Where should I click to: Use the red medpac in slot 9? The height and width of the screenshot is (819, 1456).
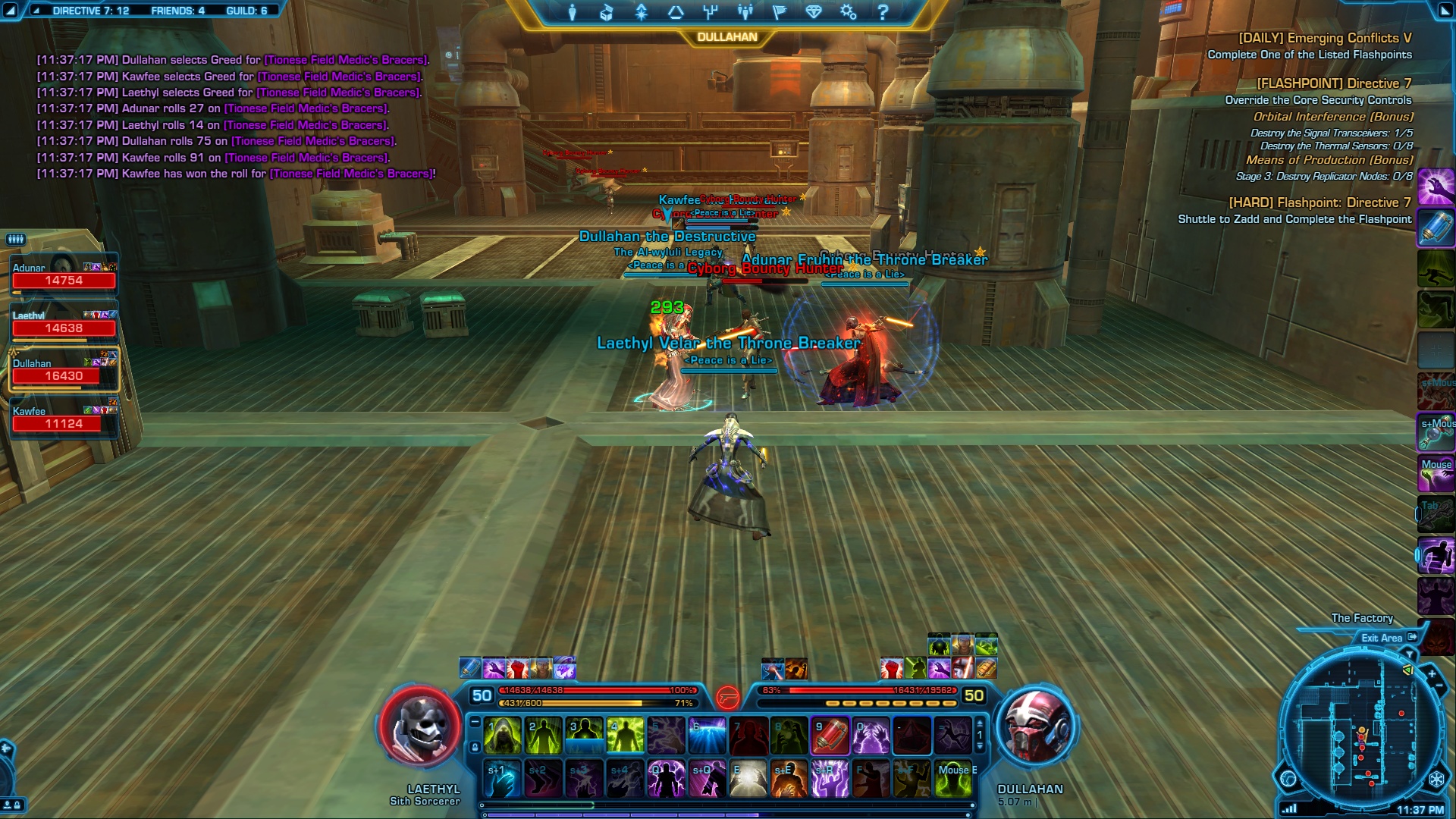pyautogui.click(x=830, y=736)
